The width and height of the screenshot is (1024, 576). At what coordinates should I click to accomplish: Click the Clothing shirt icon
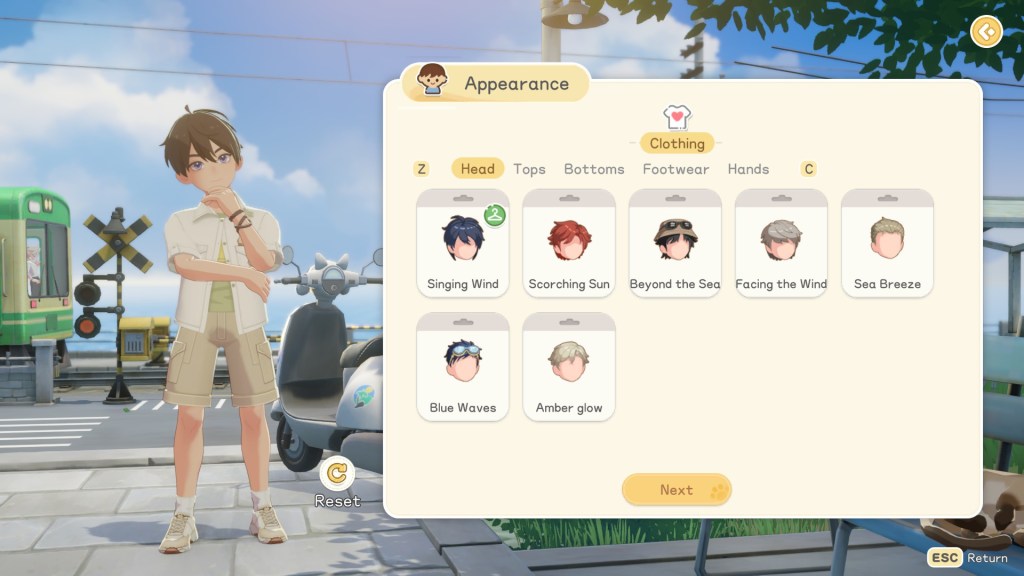click(677, 118)
